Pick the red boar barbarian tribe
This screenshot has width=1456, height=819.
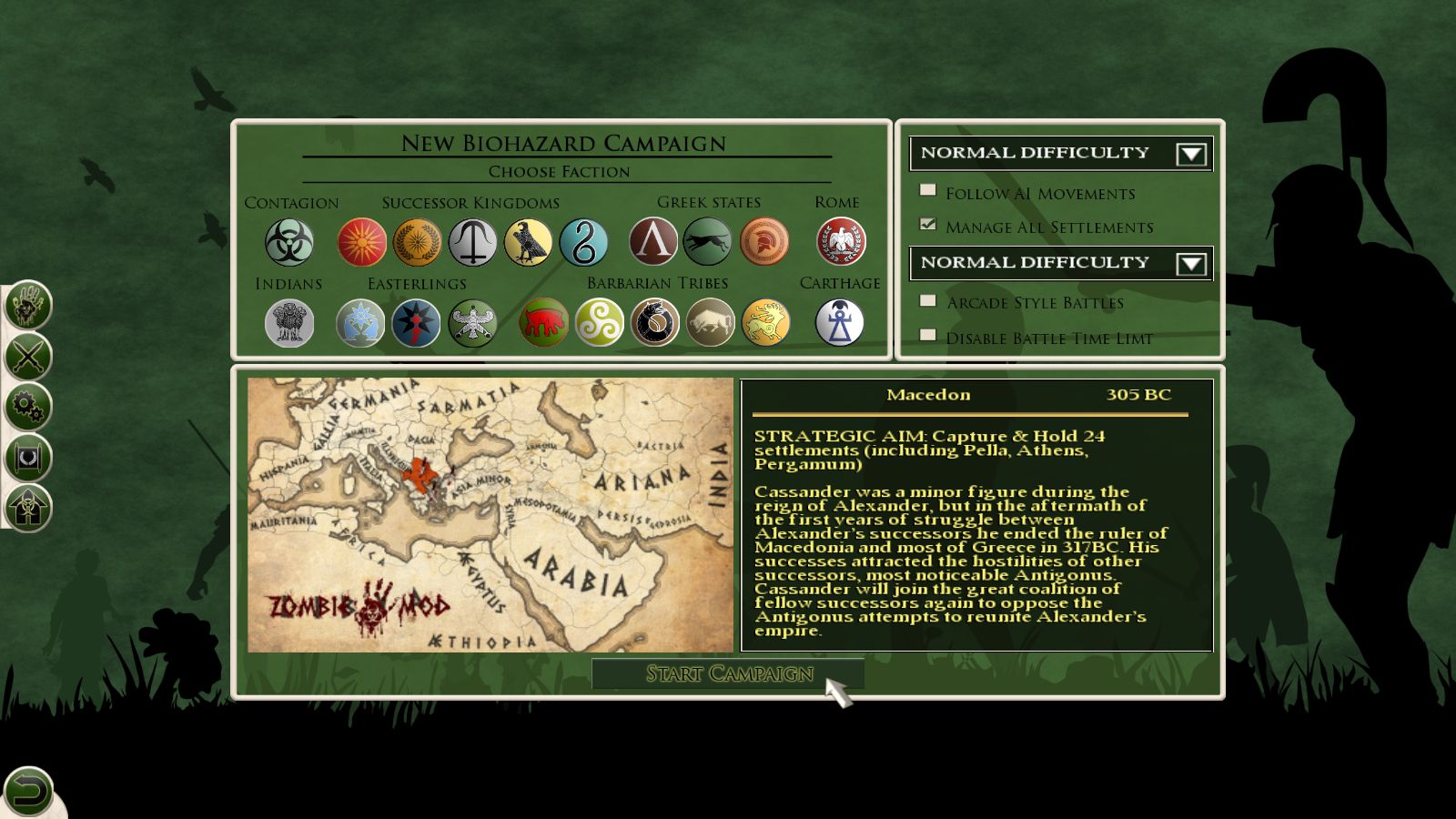click(x=543, y=323)
